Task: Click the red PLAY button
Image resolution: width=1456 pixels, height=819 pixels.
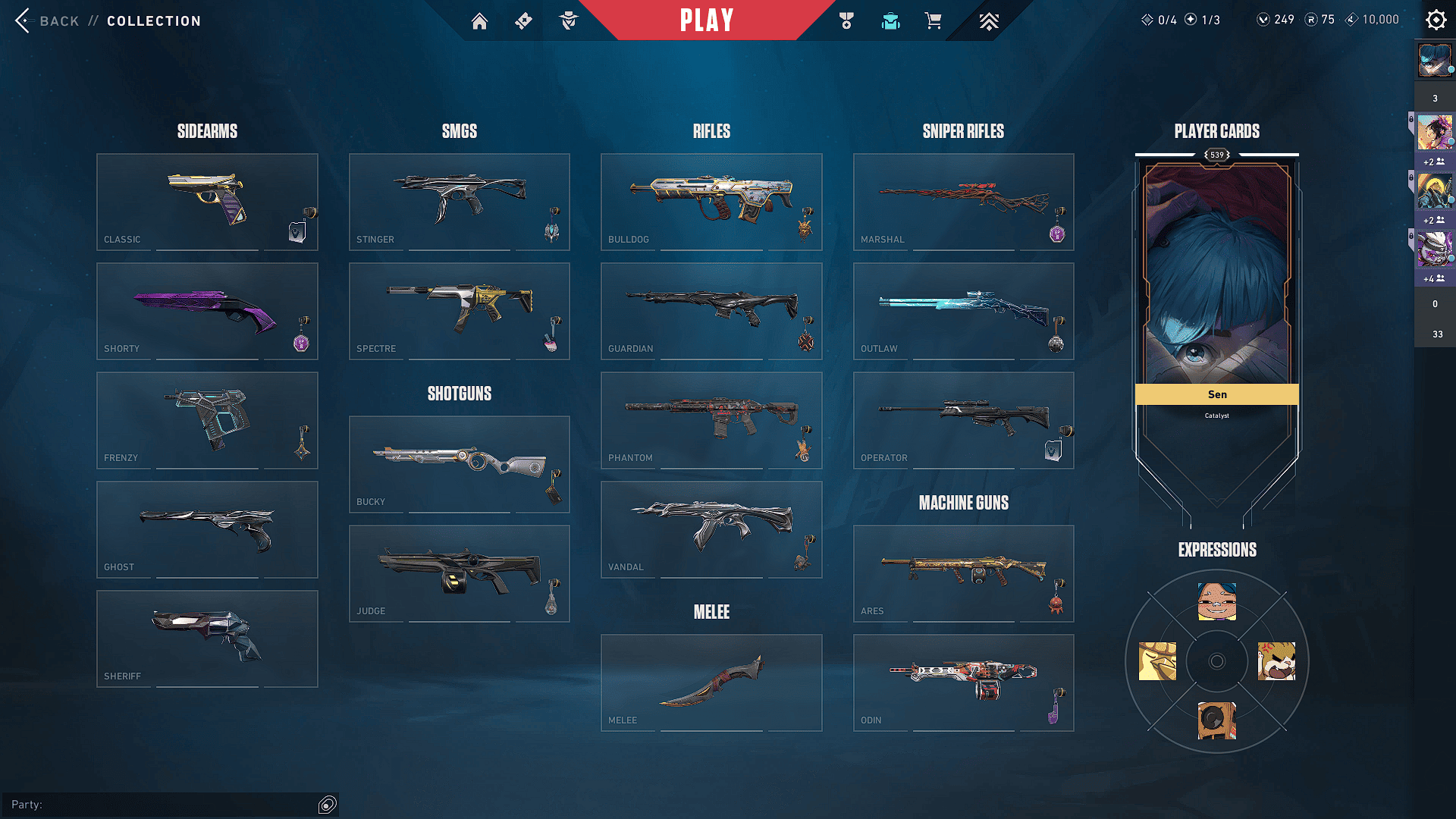Action: coord(706,20)
